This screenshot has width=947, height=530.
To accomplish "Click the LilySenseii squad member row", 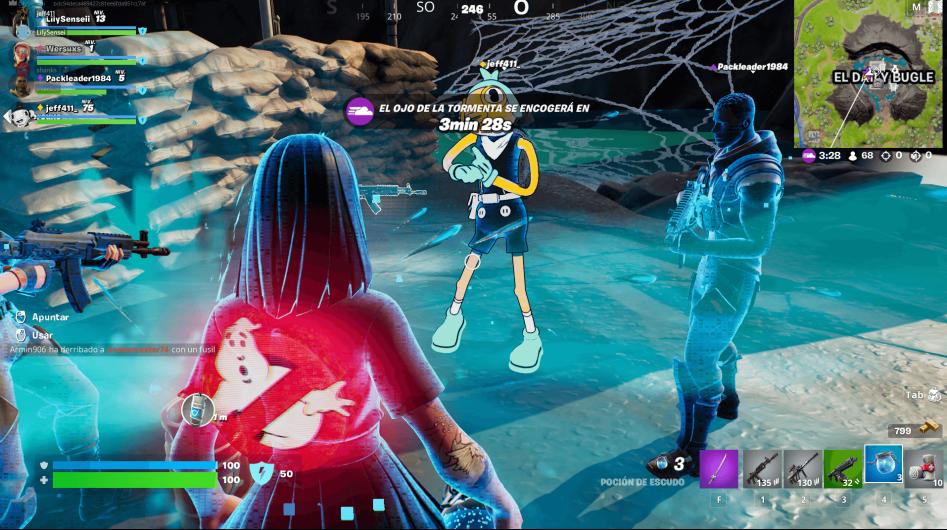I will pos(72,24).
